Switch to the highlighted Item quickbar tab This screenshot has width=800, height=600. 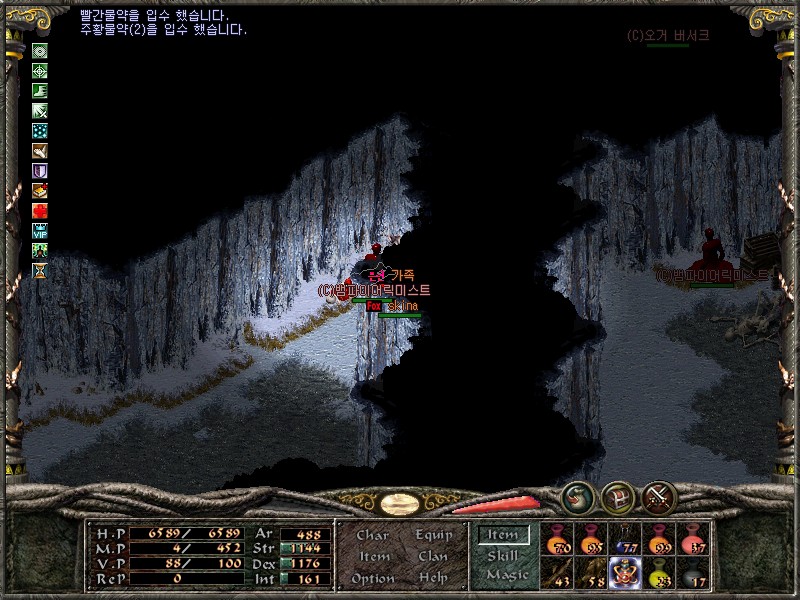[503, 535]
